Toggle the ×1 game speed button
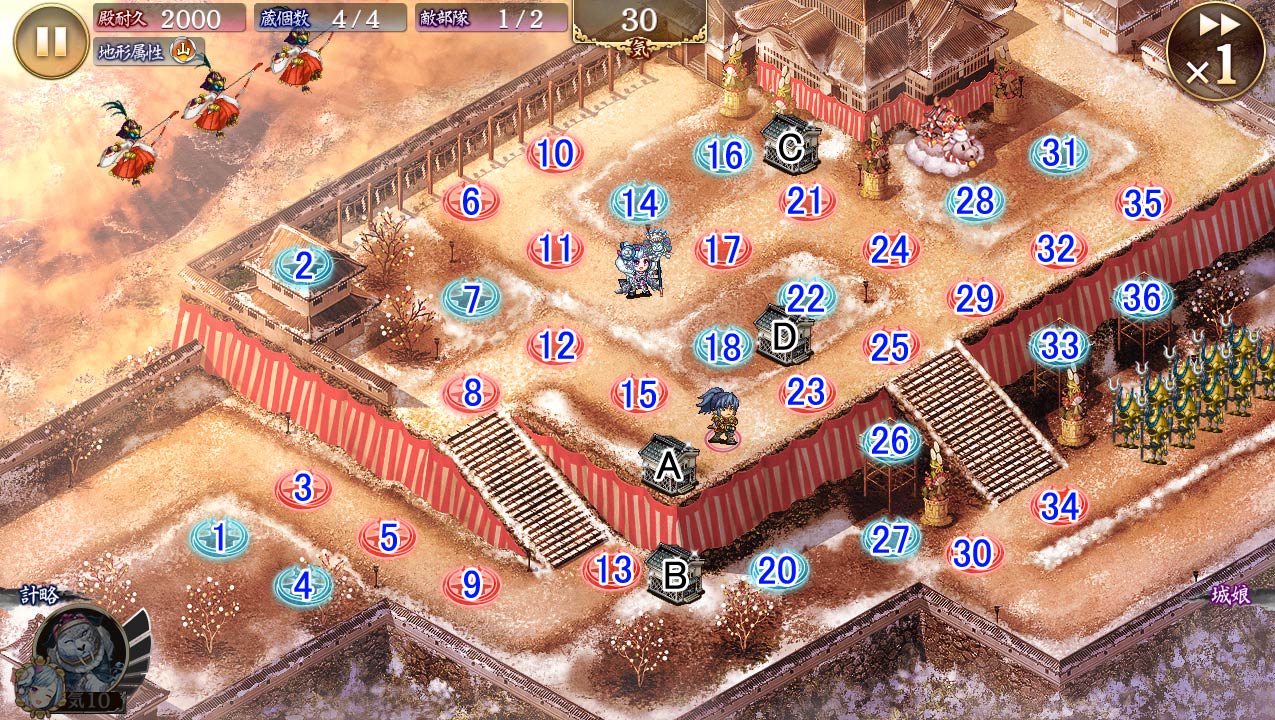Viewport: 1275px width, 720px height. (1215, 50)
